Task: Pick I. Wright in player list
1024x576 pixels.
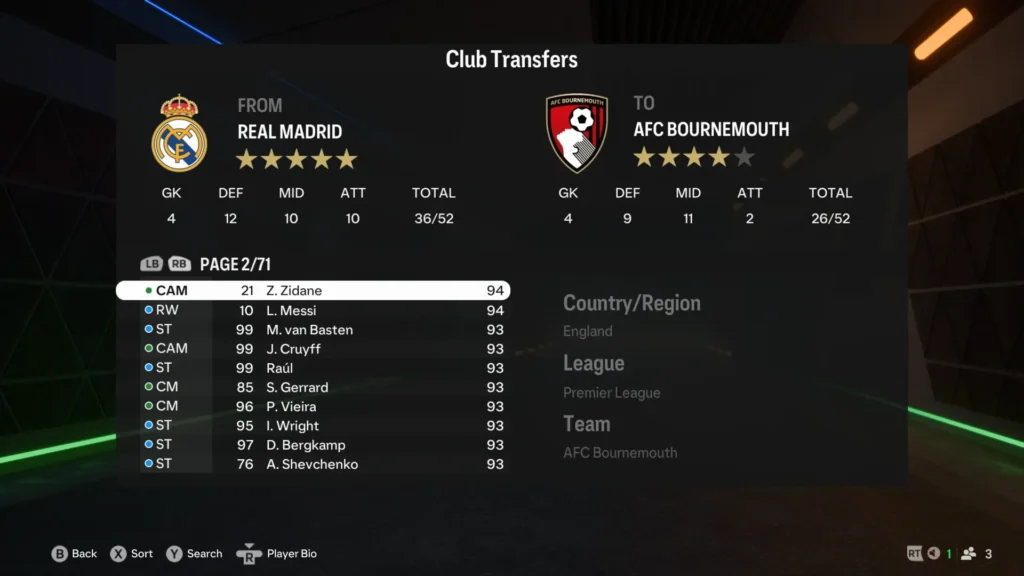Action: 313,426
